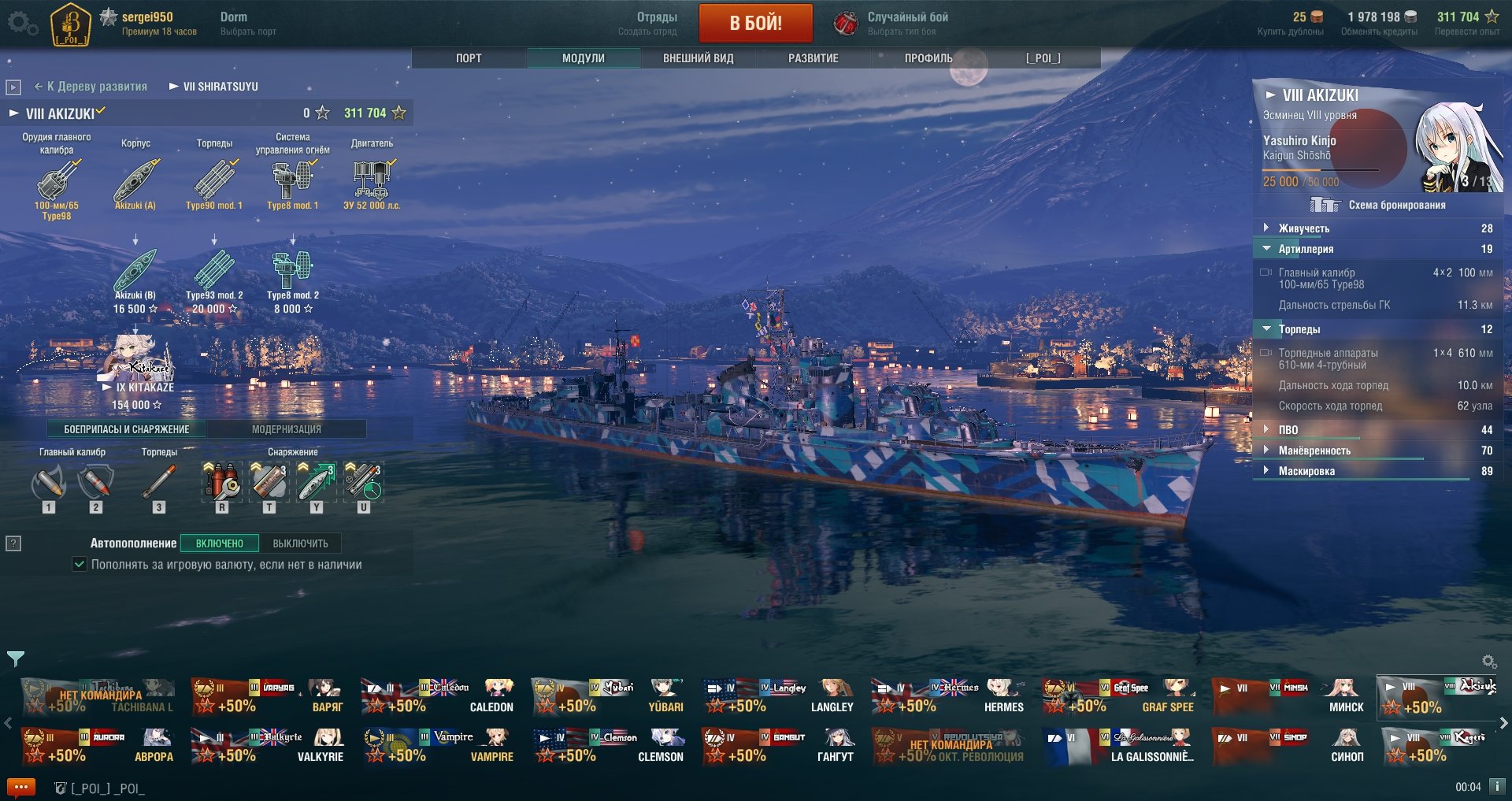Screen dimensions: 1512x801
Task: Show the Схема бронирования armor layout
Action: click(1378, 206)
